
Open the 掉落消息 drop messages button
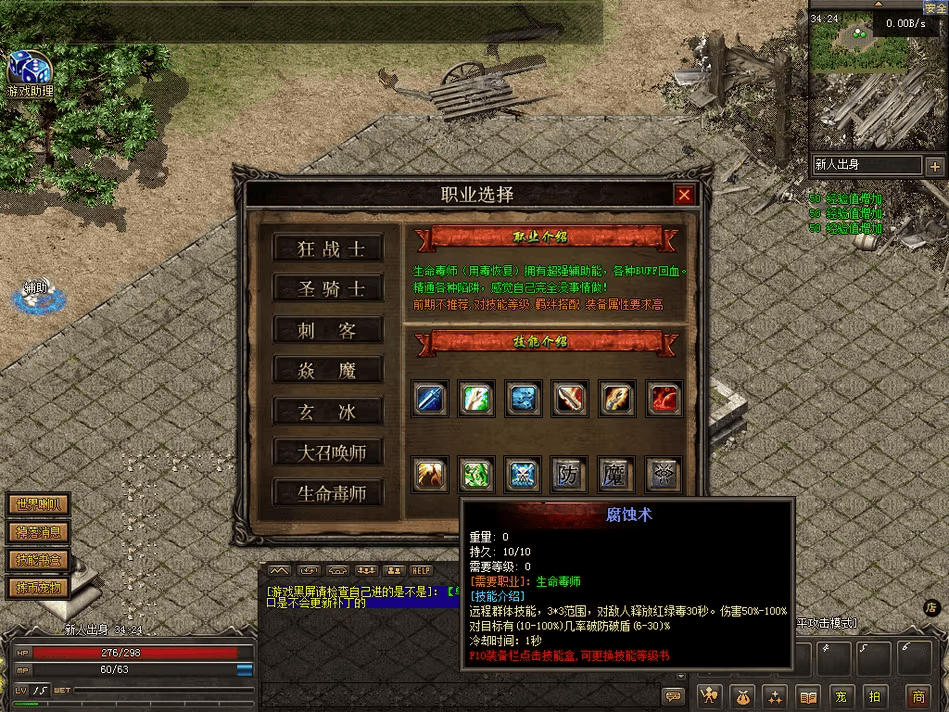37,533
